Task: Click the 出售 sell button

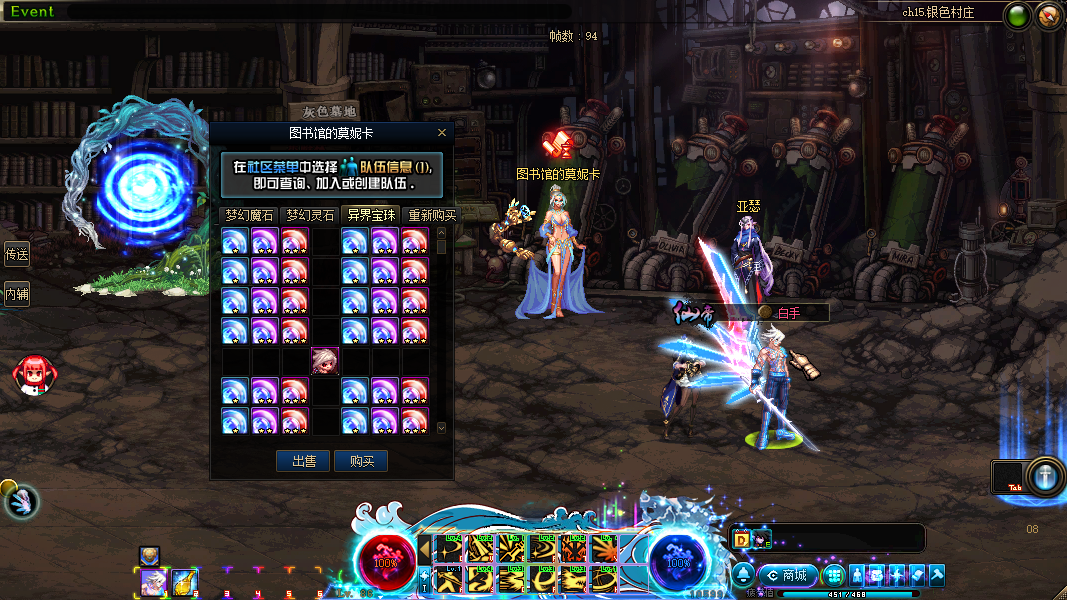Action: 302,461
